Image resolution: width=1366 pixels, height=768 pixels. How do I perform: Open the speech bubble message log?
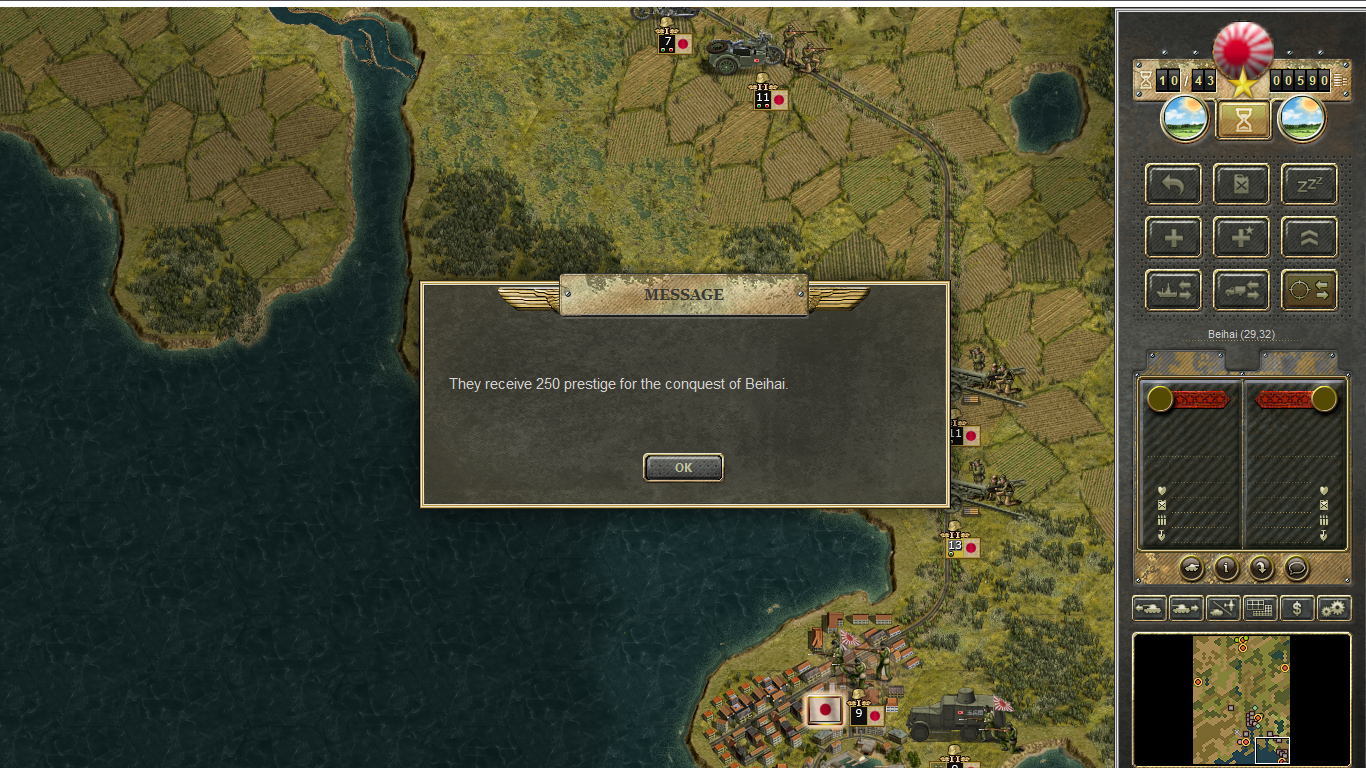click(1296, 568)
